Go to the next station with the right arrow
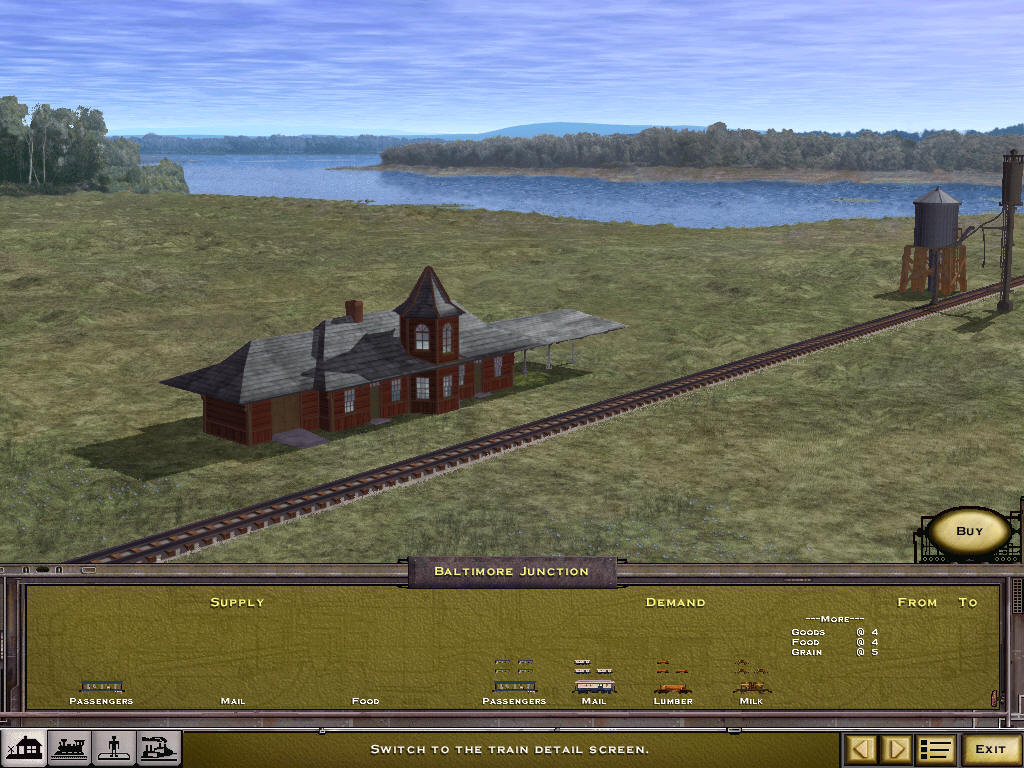The width and height of the screenshot is (1024, 768). pos(897,749)
